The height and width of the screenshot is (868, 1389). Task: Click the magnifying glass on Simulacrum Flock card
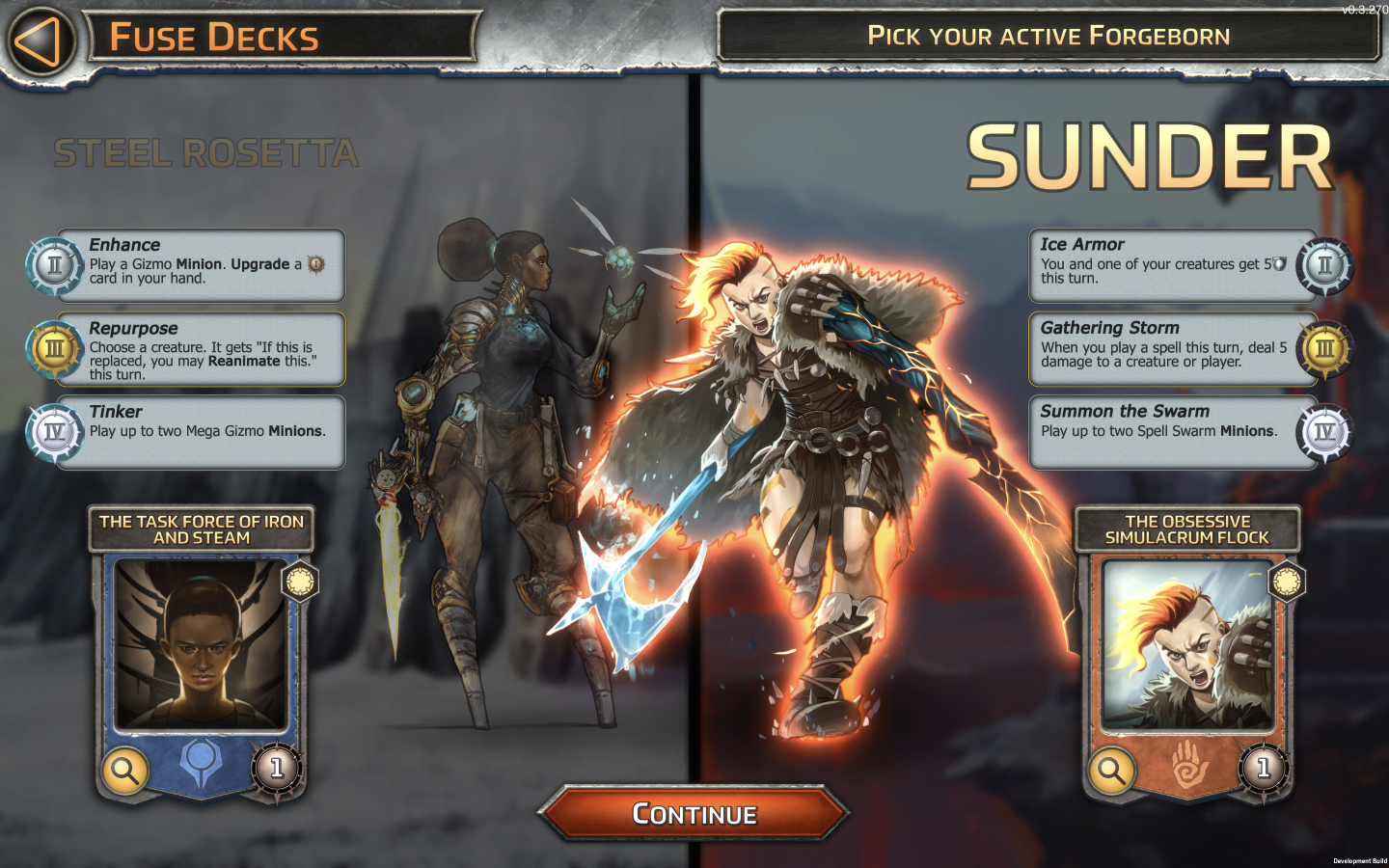pyautogui.click(x=1111, y=771)
